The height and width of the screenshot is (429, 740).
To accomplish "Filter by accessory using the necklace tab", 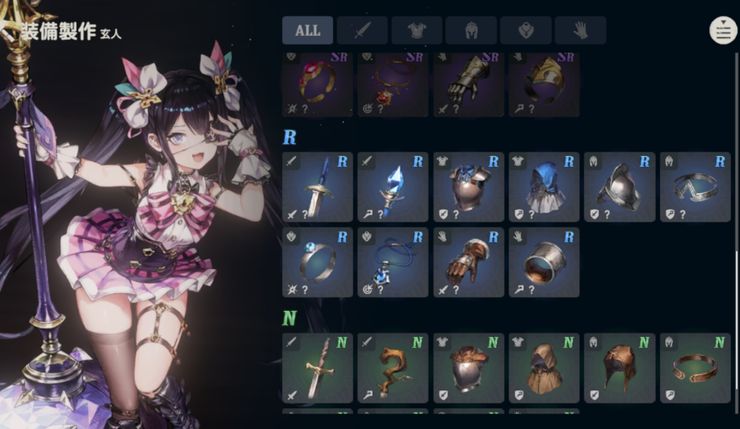I will [526, 30].
